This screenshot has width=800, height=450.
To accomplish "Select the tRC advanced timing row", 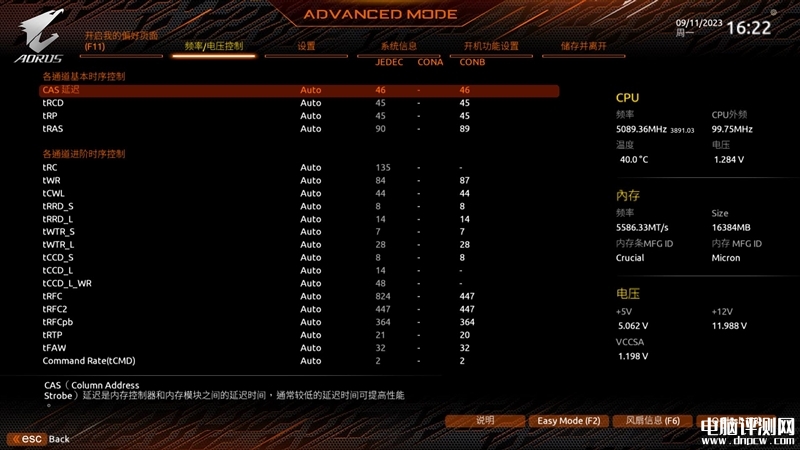I will pyautogui.click(x=49, y=167).
